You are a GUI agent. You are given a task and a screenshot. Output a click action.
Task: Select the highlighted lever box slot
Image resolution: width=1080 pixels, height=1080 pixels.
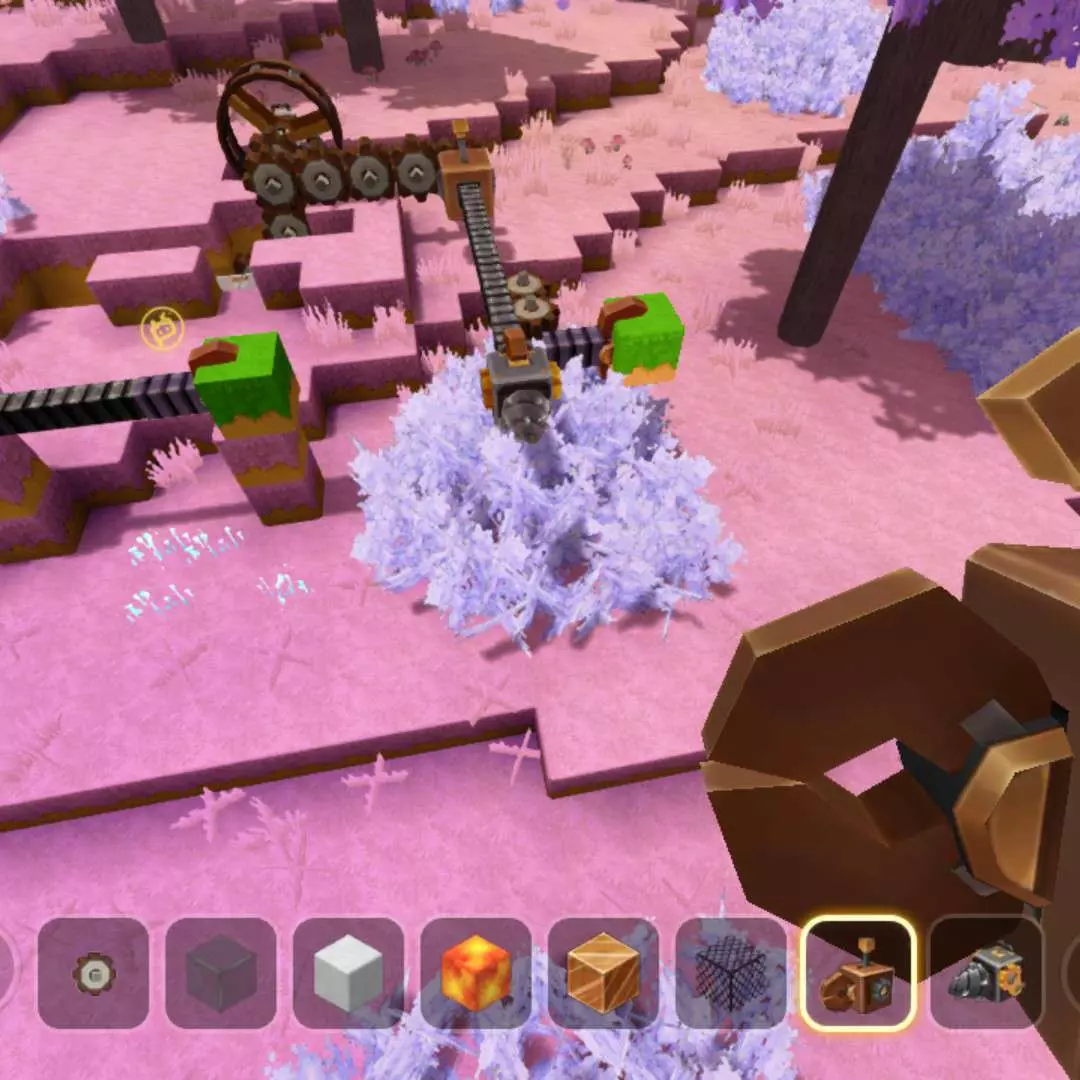tap(858, 973)
